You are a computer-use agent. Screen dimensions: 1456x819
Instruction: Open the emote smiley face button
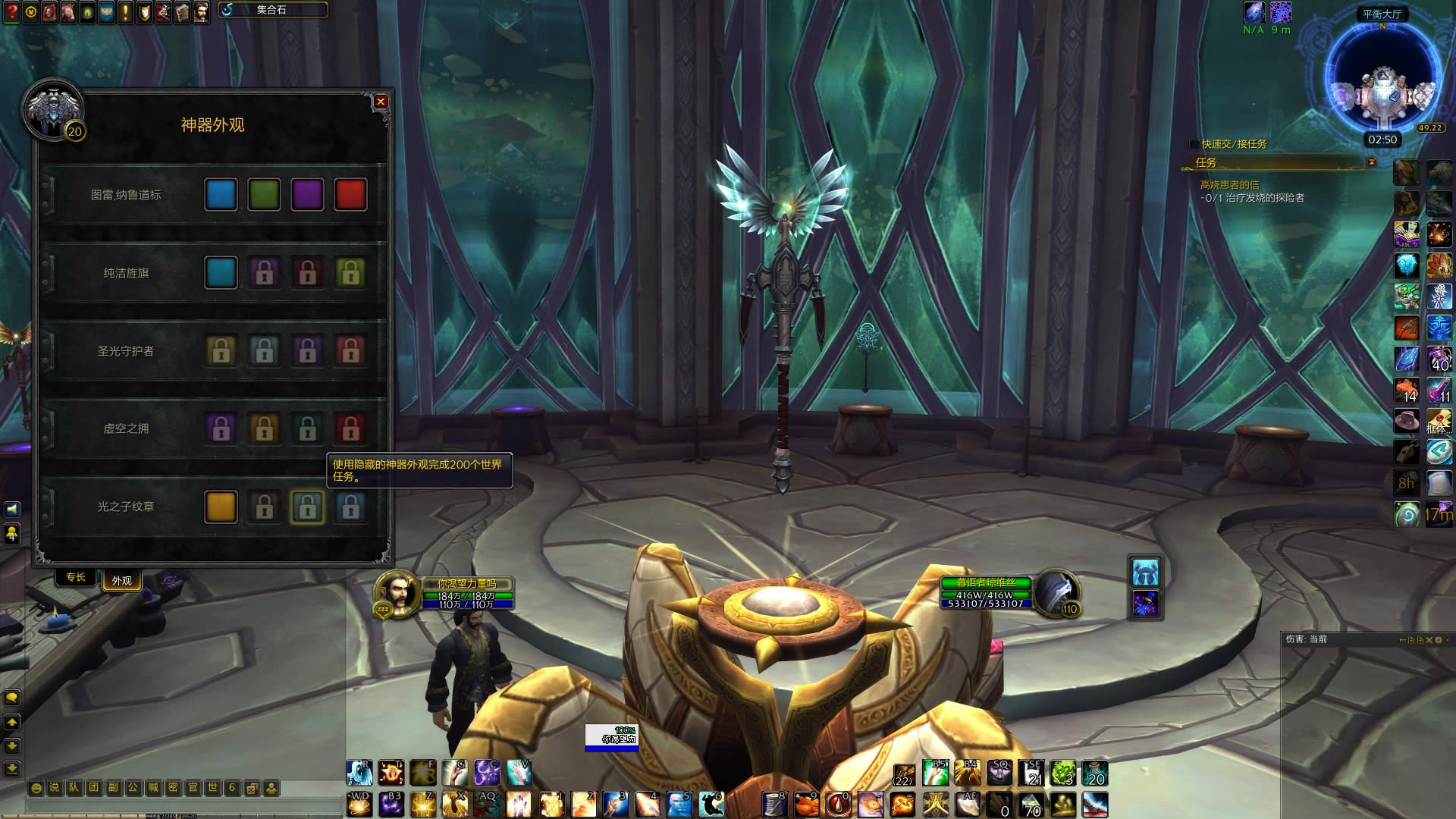pos(36,788)
